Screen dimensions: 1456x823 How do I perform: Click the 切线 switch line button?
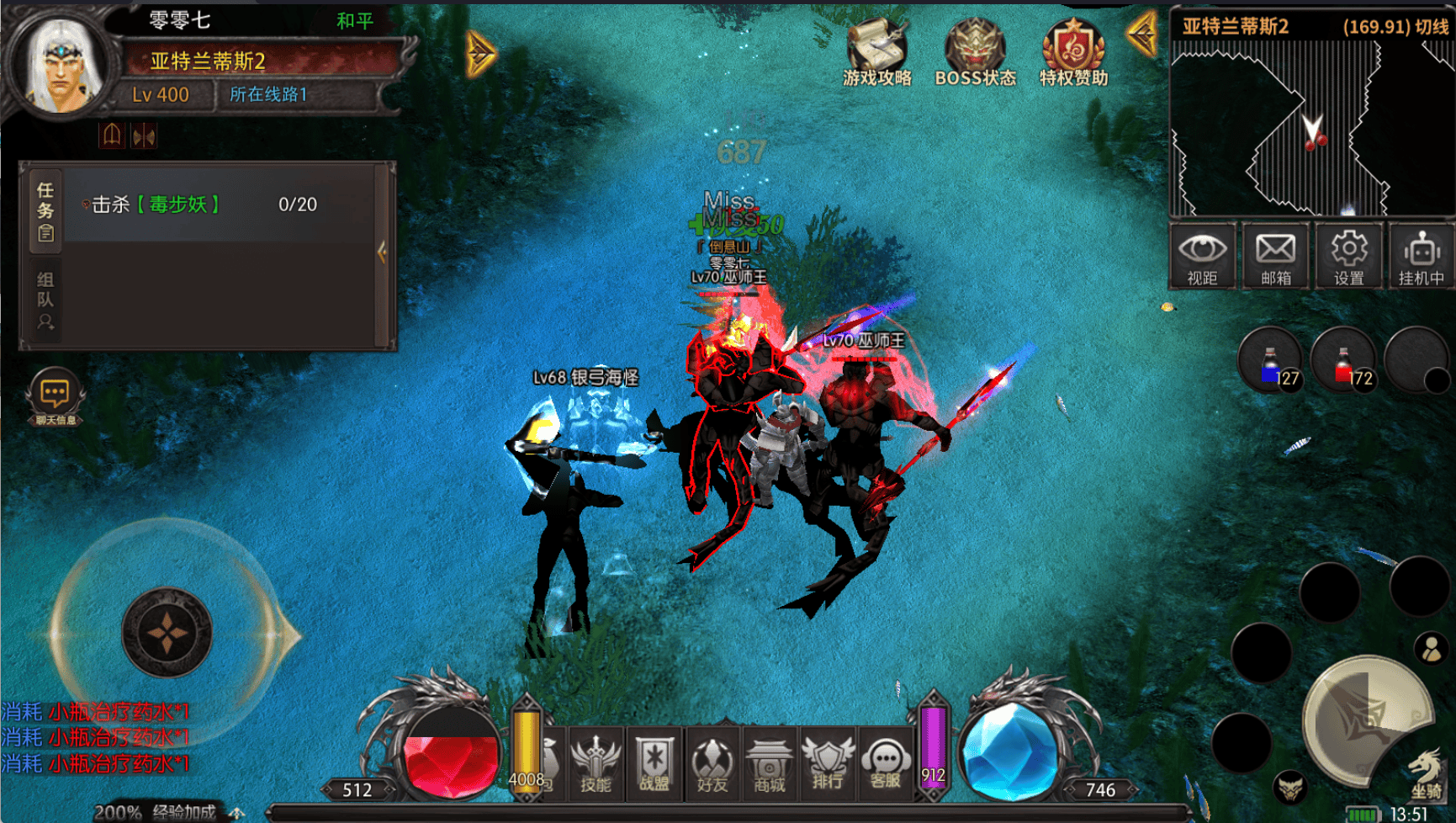[1432, 27]
